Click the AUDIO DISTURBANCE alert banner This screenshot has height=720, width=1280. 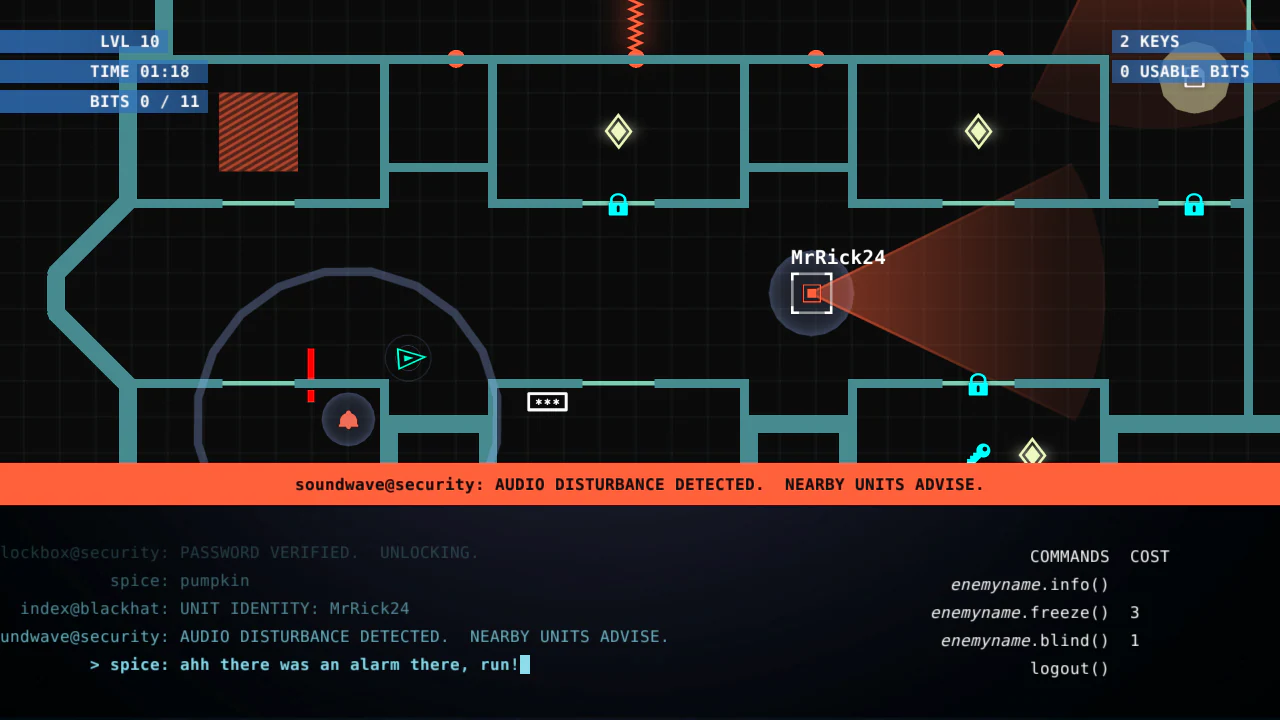[639, 484]
